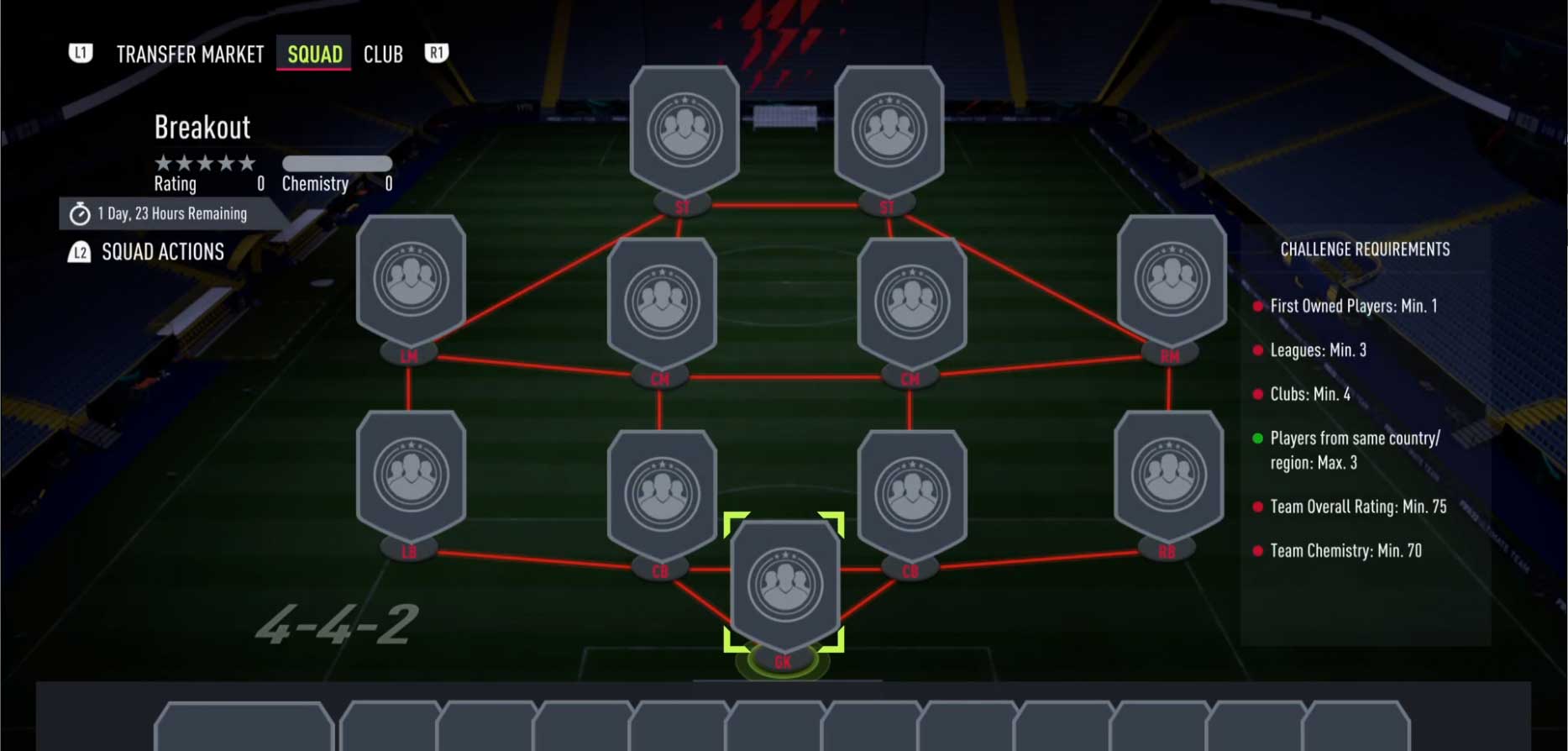
Task: Click the L1 shoulder button icon
Action: pos(80,54)
